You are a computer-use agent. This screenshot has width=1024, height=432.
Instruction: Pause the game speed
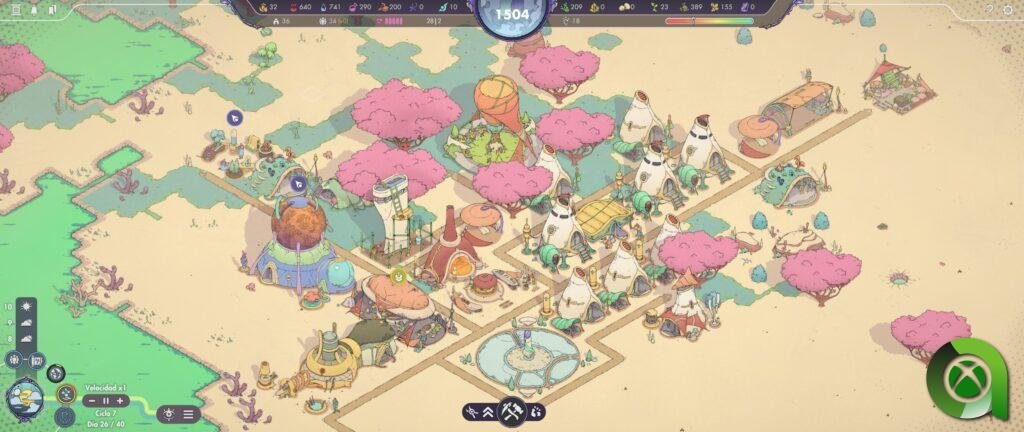pos(105,401)
